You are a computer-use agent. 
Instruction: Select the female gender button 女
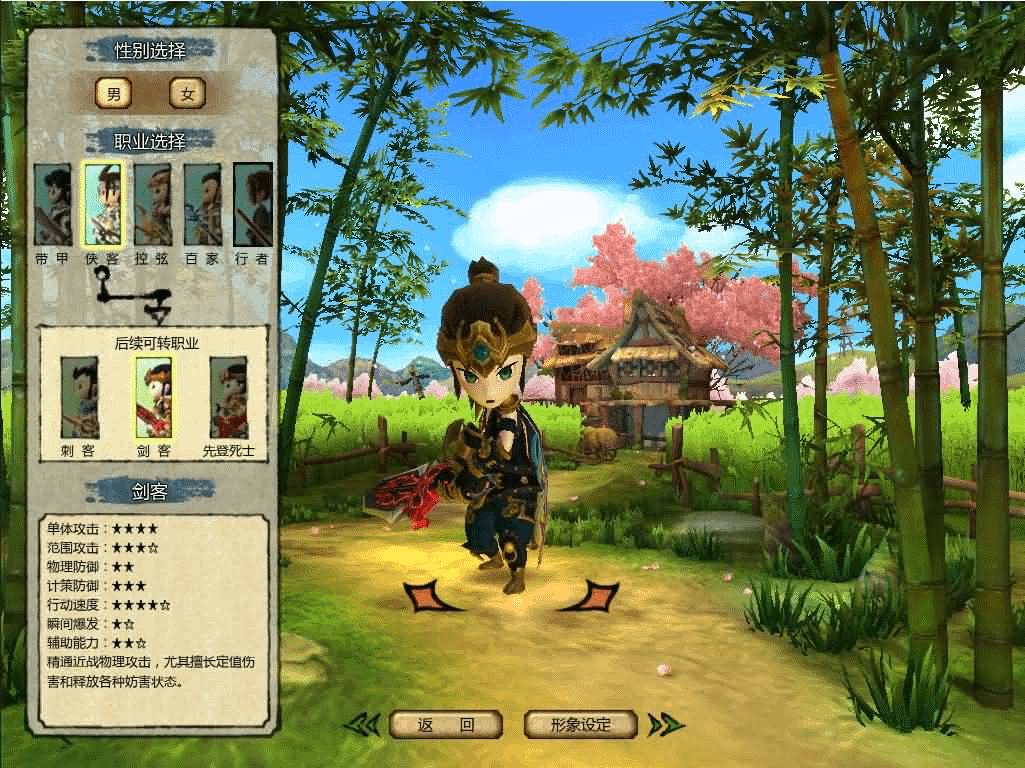tap(187, 94)
